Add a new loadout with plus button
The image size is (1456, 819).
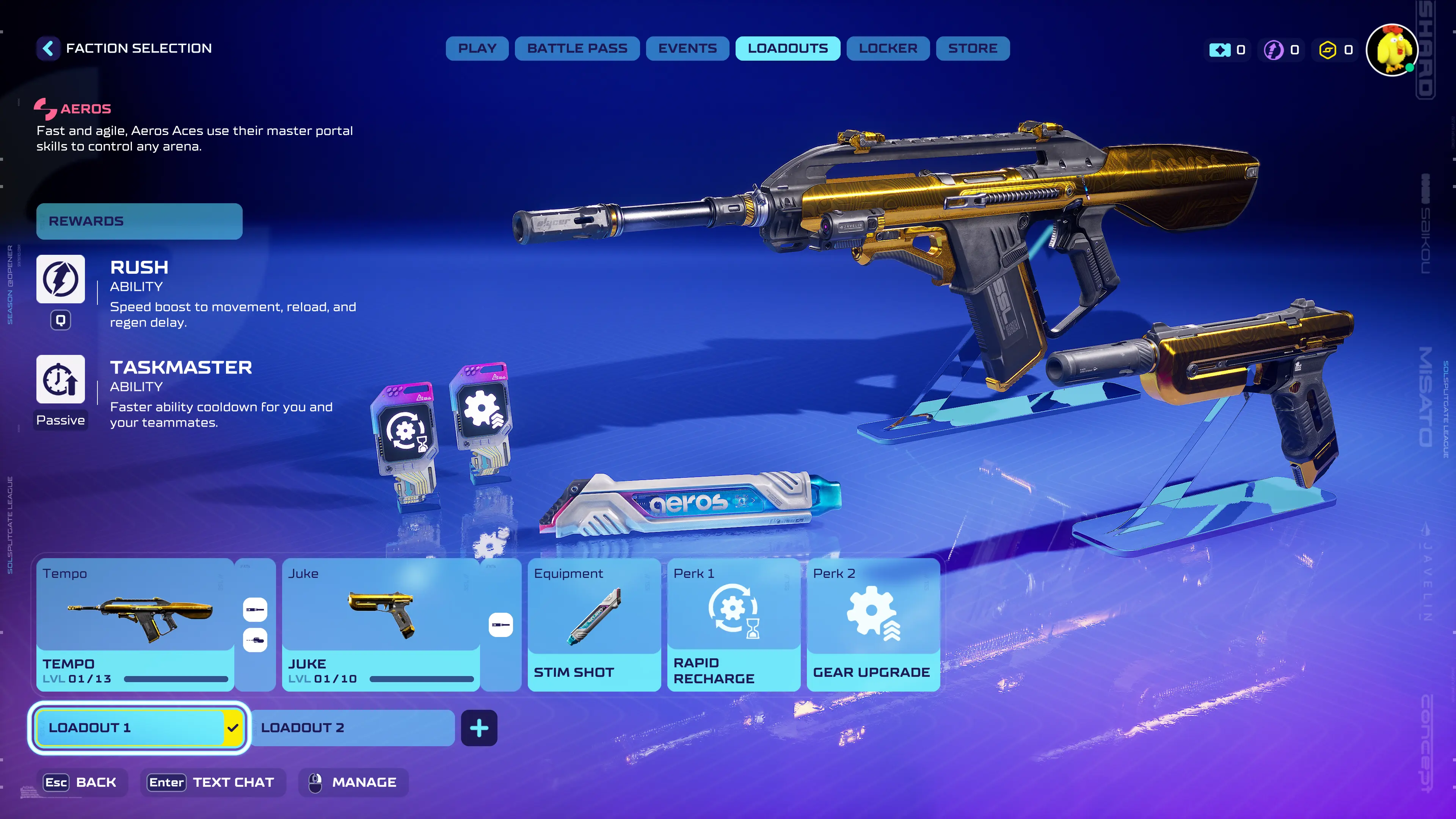pyautogui.click(x=479, y=728)
